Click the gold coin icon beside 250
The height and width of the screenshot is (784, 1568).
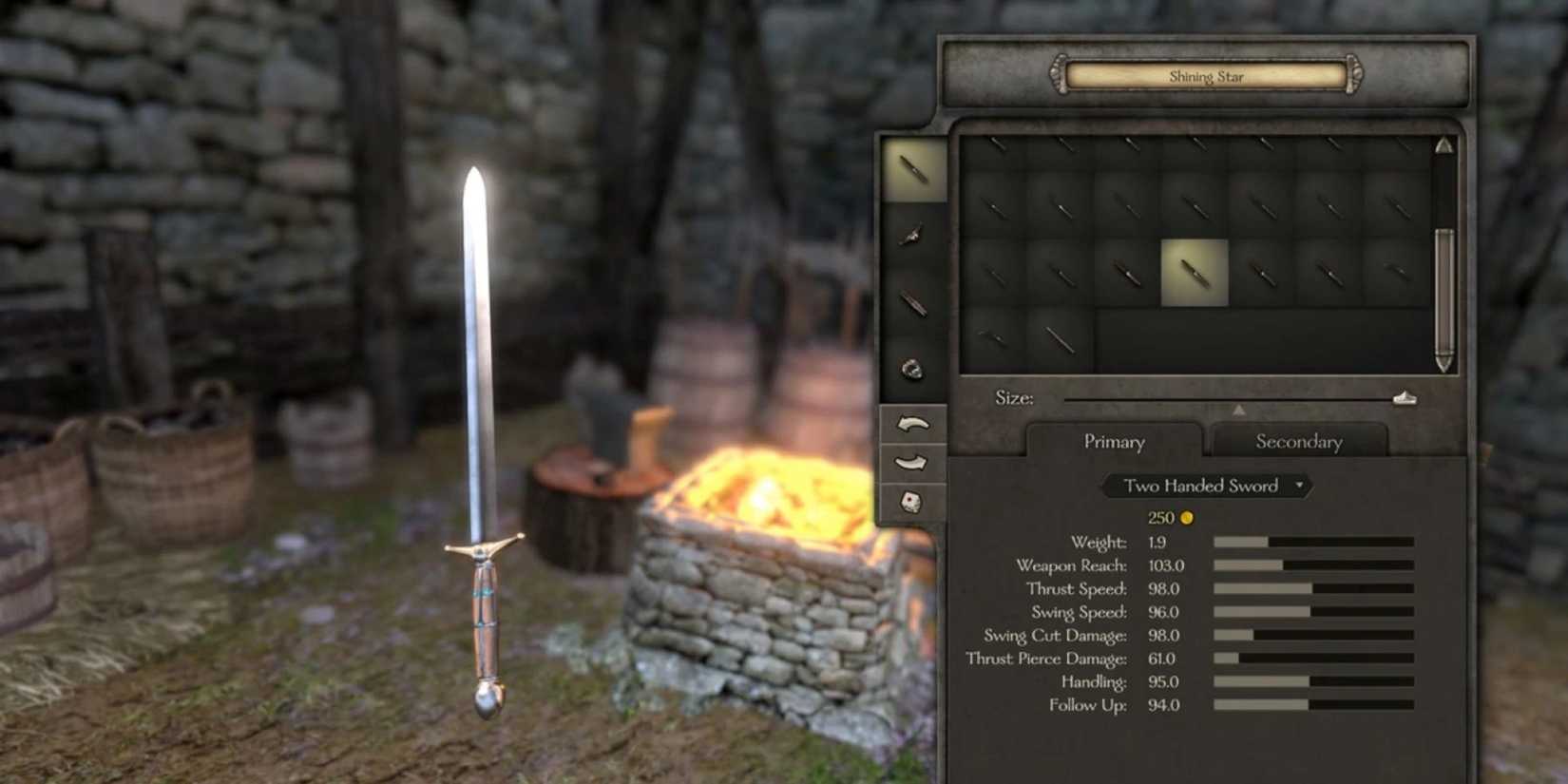coord(1185,518)
